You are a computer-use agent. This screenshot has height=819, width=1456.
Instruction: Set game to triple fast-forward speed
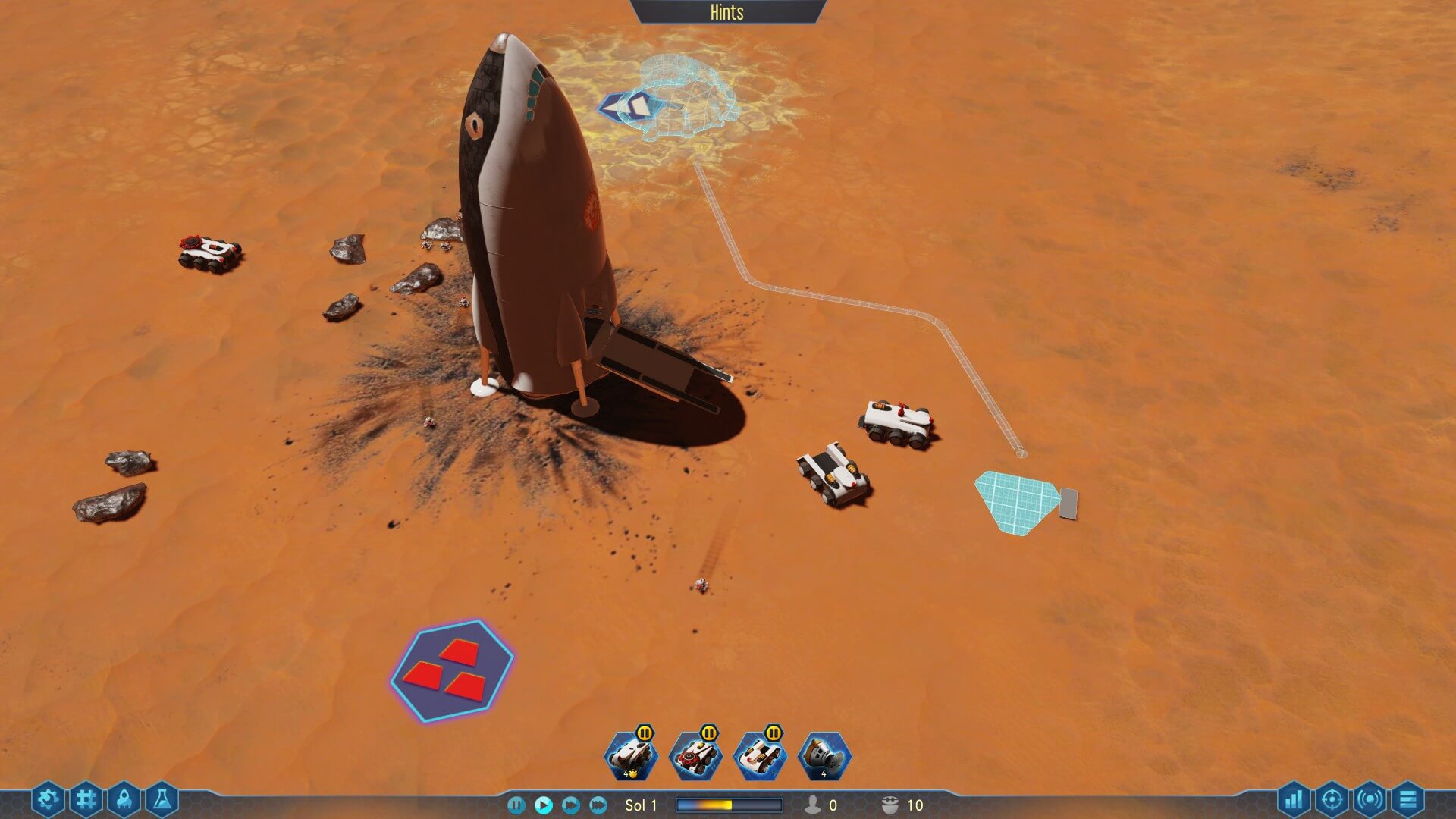598,805
